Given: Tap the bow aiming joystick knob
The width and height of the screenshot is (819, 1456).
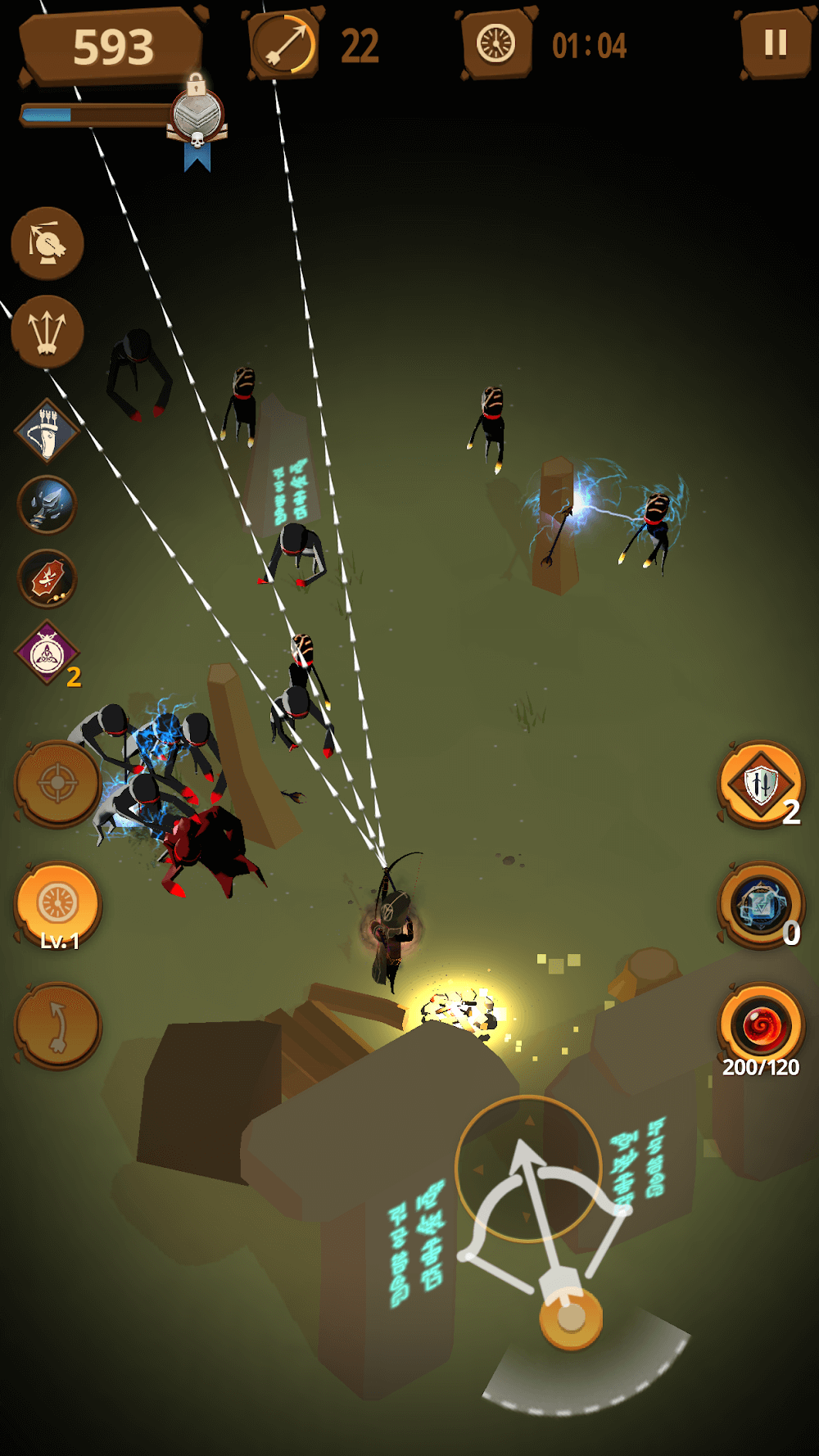Looking at the screenshot, I should click(571, 1318).
